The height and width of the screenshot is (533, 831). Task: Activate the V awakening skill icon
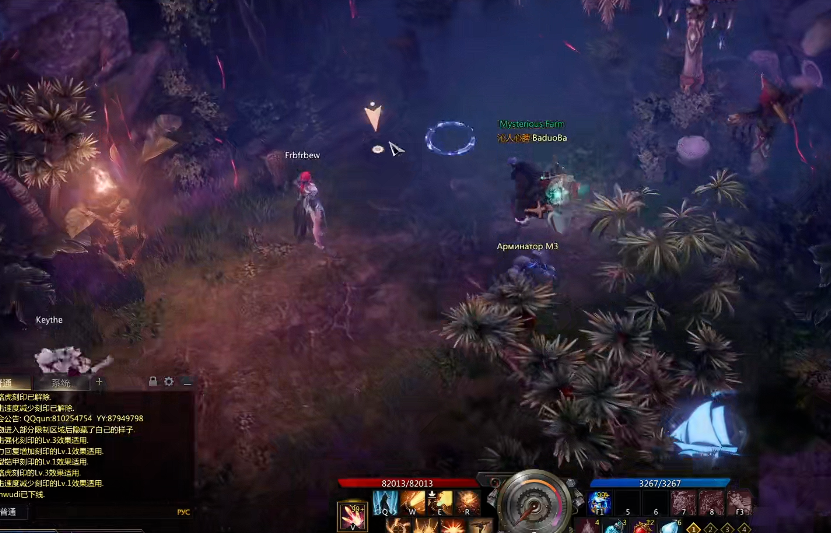coord(352,516)
